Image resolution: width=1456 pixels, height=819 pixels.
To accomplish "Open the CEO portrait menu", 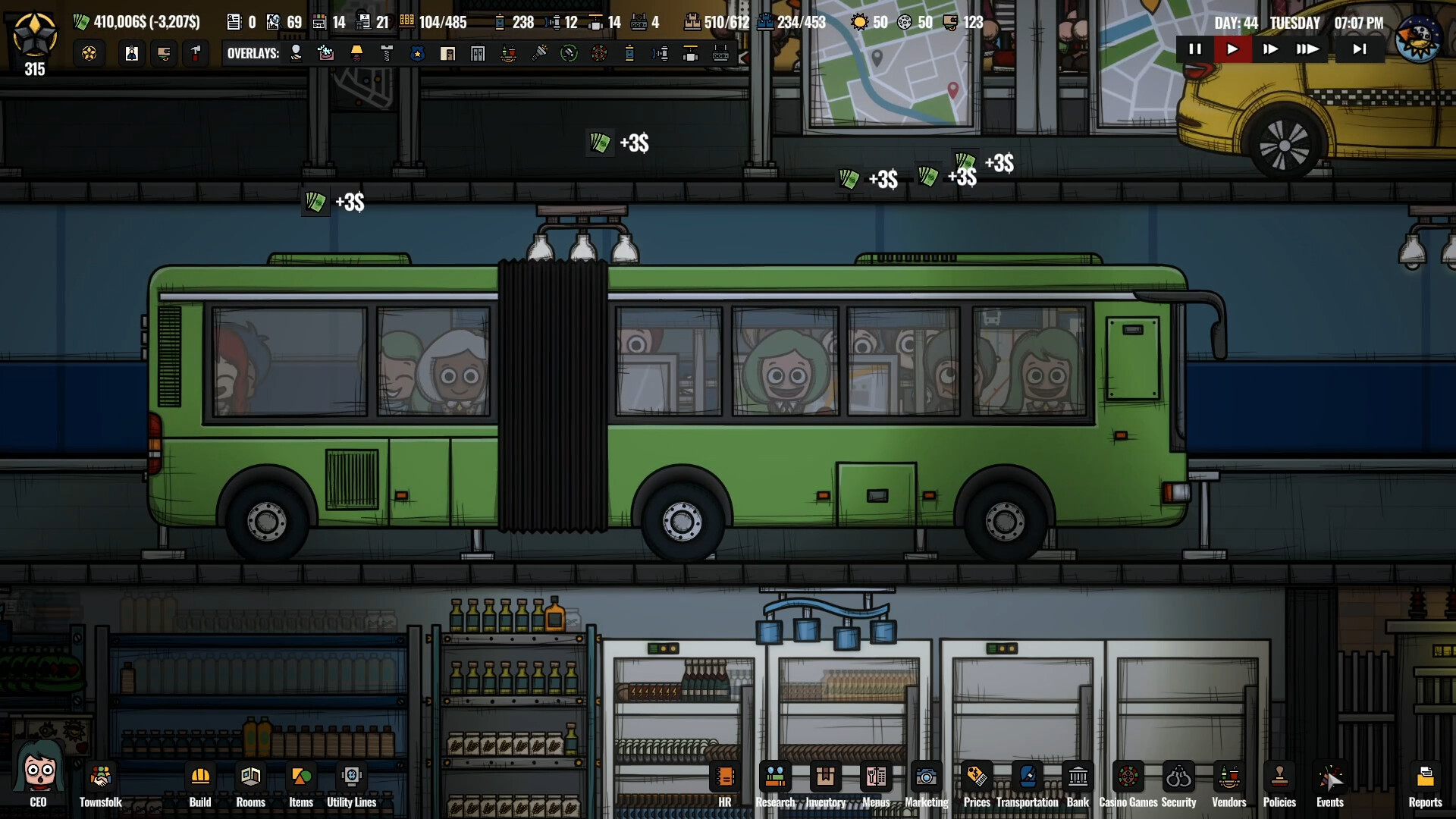I will [x=38, y=773].
